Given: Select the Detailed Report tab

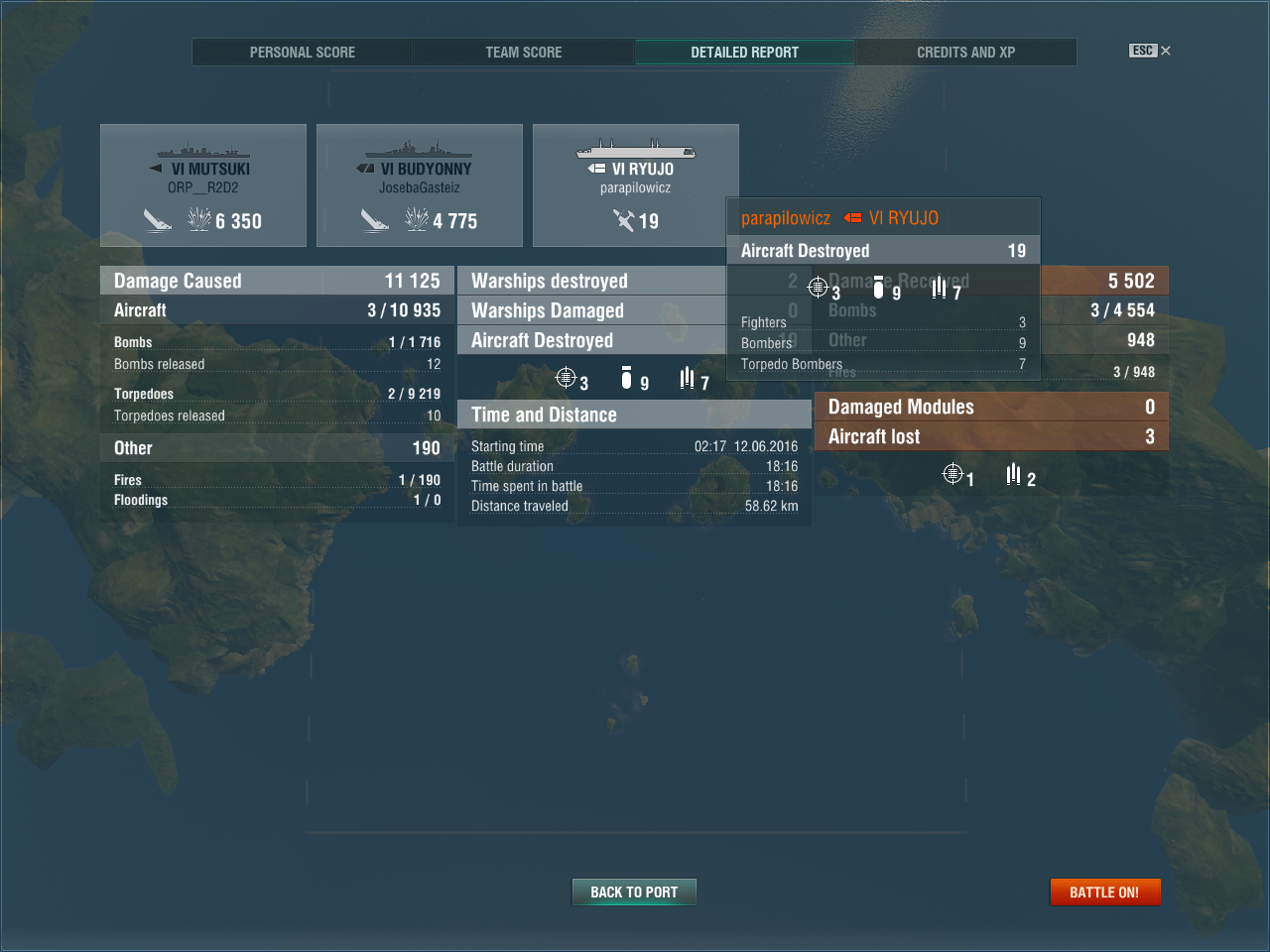Looking at the screenshot, I should 744,53.
